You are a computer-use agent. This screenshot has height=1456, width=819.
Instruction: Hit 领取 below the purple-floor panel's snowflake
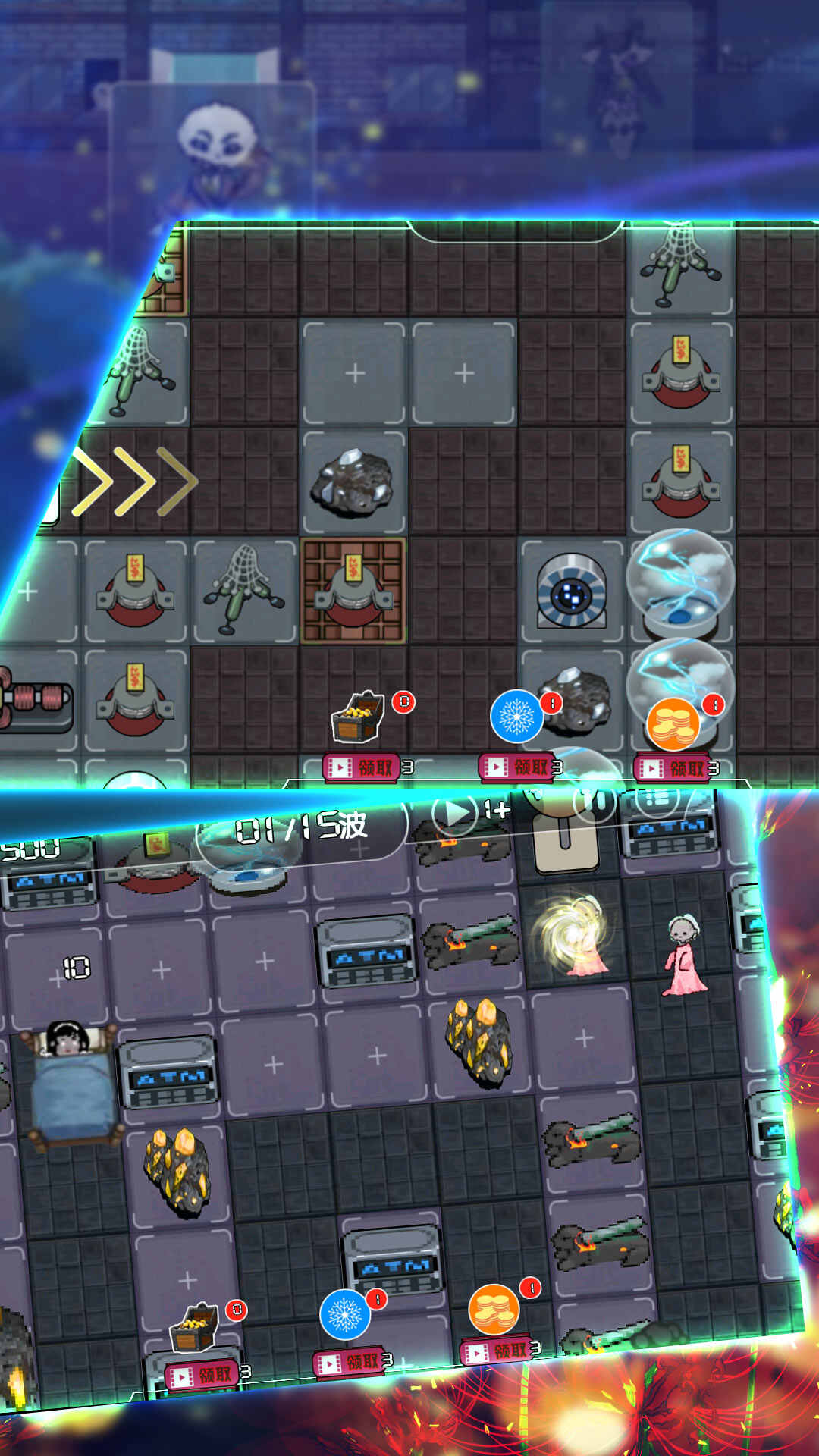point(352,1362)
